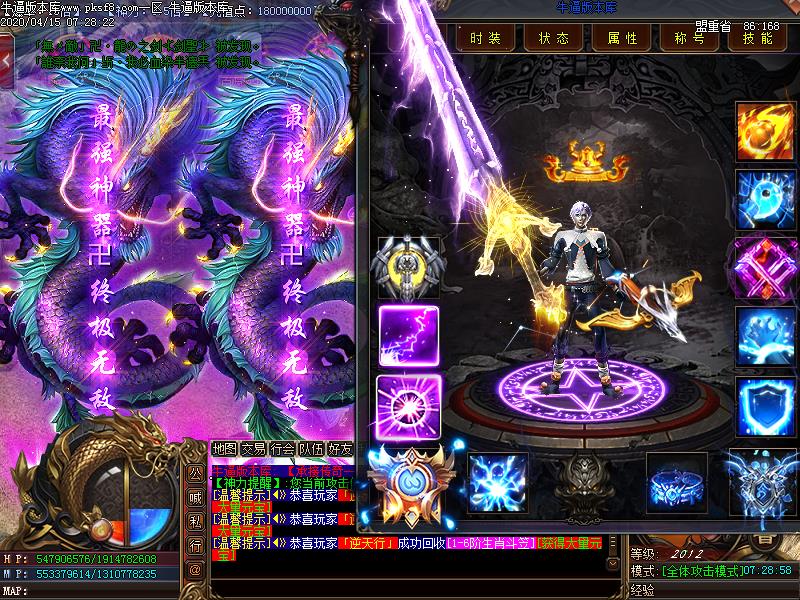Select the blue shield equipment slot
Screen dimensions: 800x600
765,405
